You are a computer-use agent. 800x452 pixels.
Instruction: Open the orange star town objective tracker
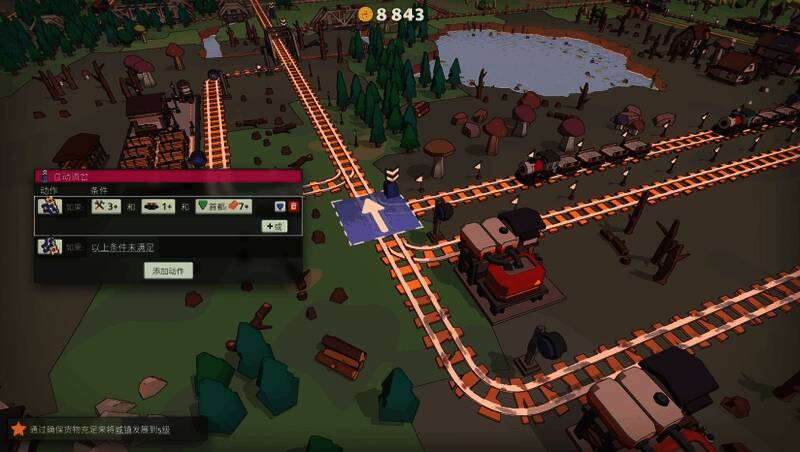tap(18, 429)
